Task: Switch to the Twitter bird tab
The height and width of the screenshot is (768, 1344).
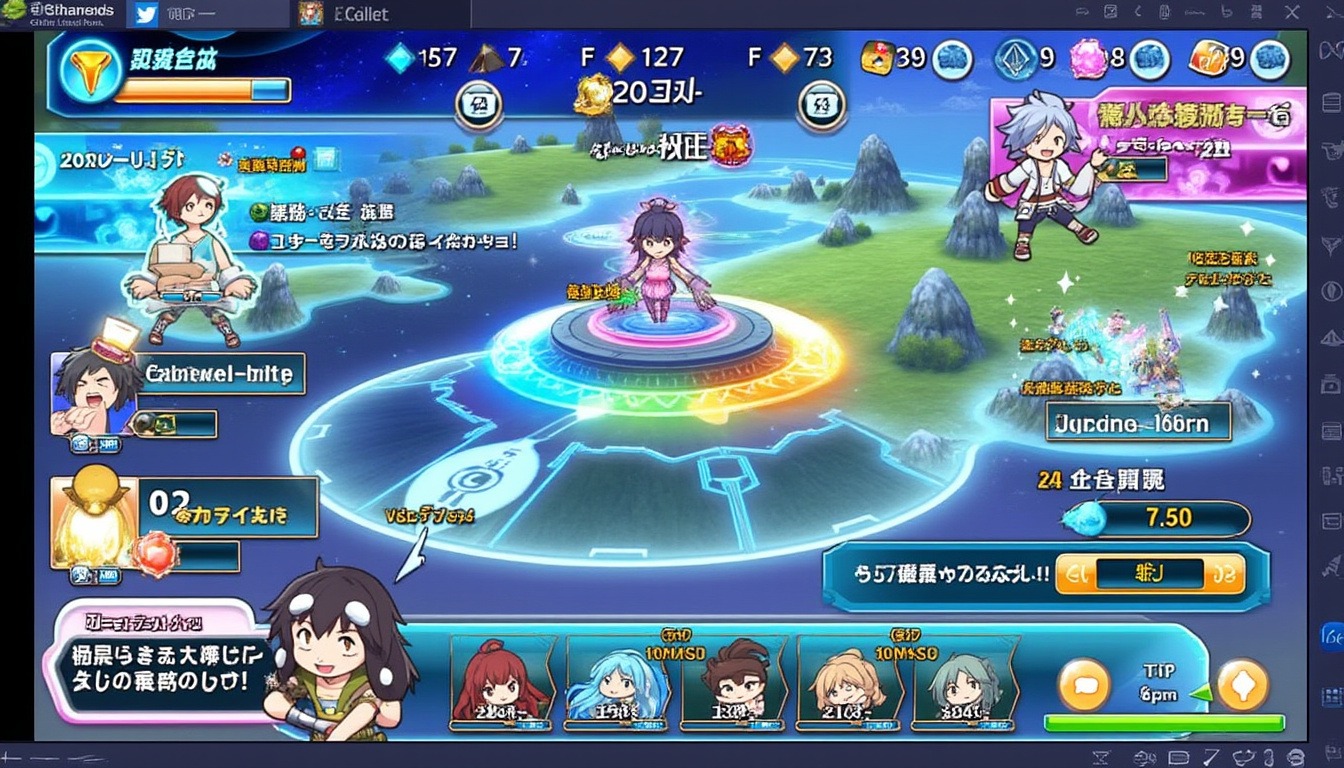Action: tap(146, 14)
